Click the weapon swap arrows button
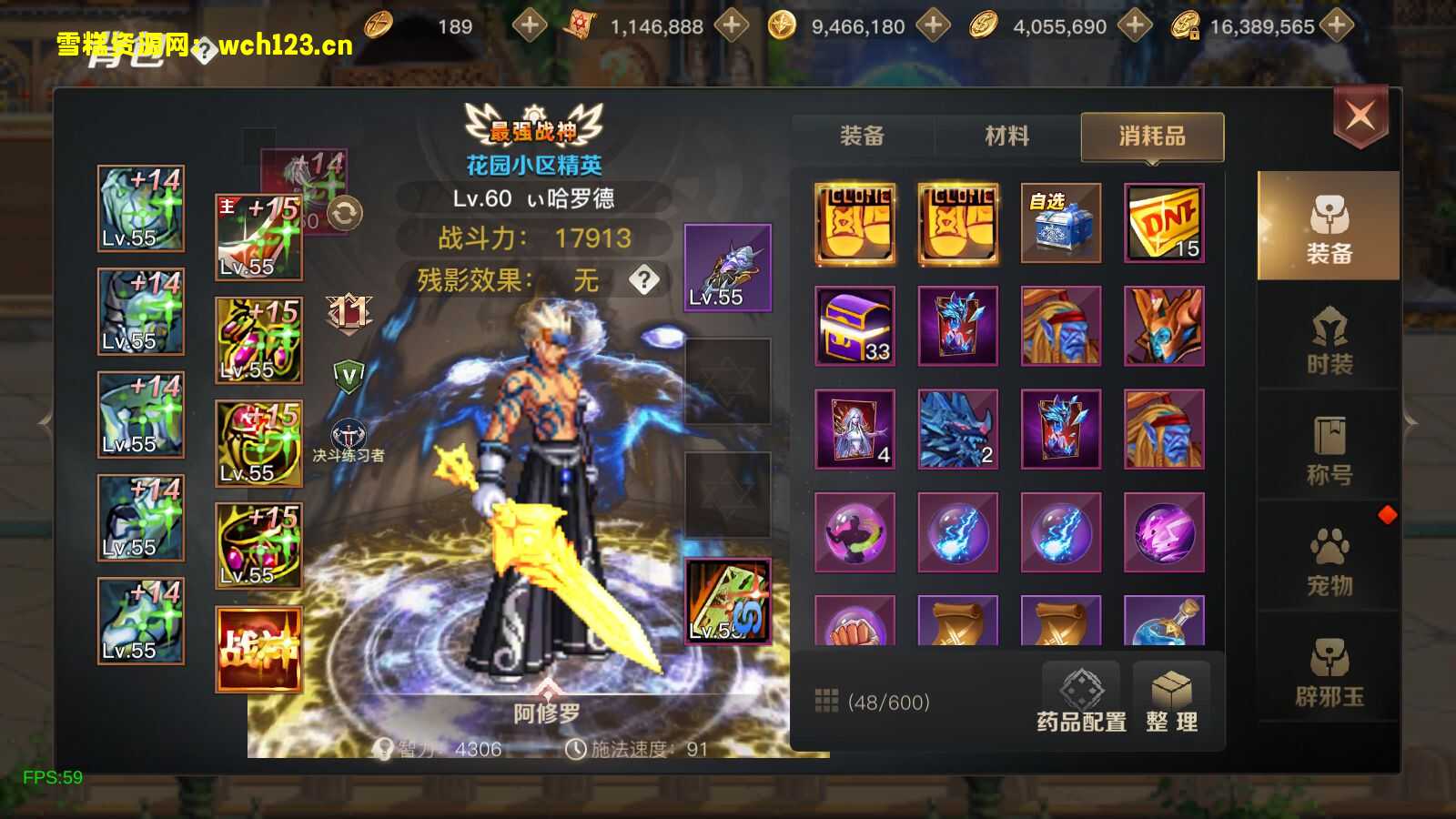This screenshot has width=1456, height=819. pos(345,214)
